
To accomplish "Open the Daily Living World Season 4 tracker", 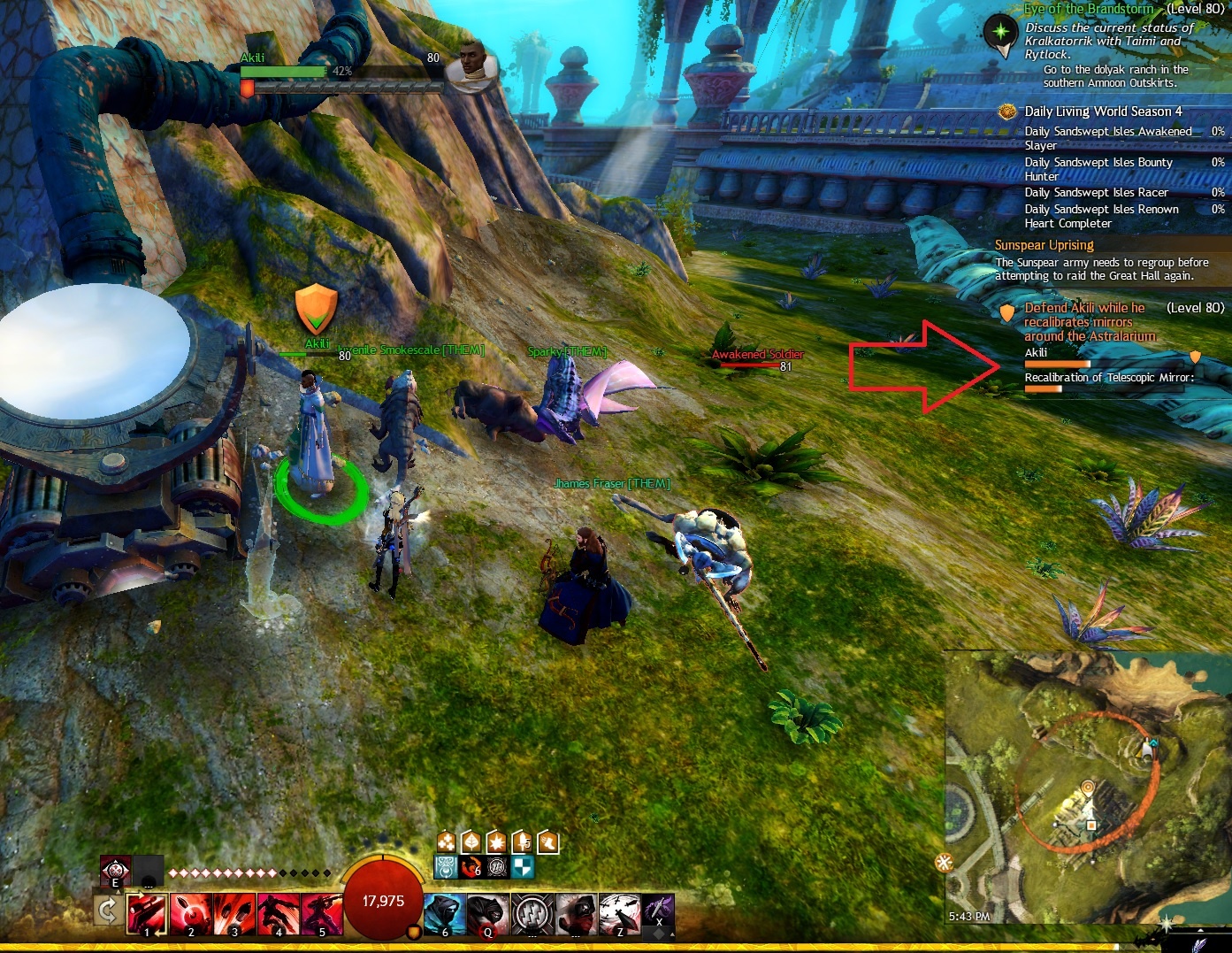I will (1102, 111).
